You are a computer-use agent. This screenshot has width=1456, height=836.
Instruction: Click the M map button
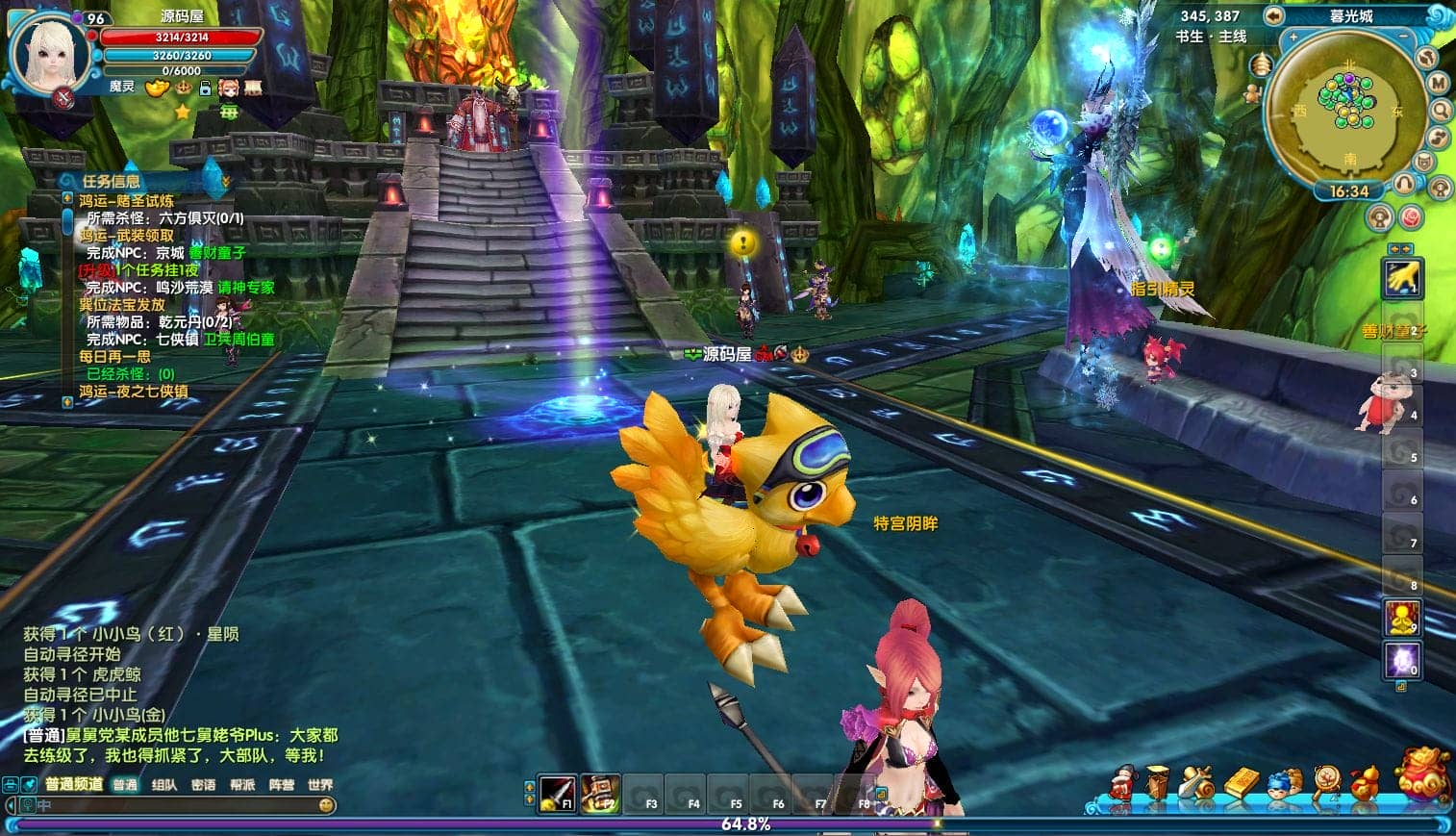click(1438, 84)
